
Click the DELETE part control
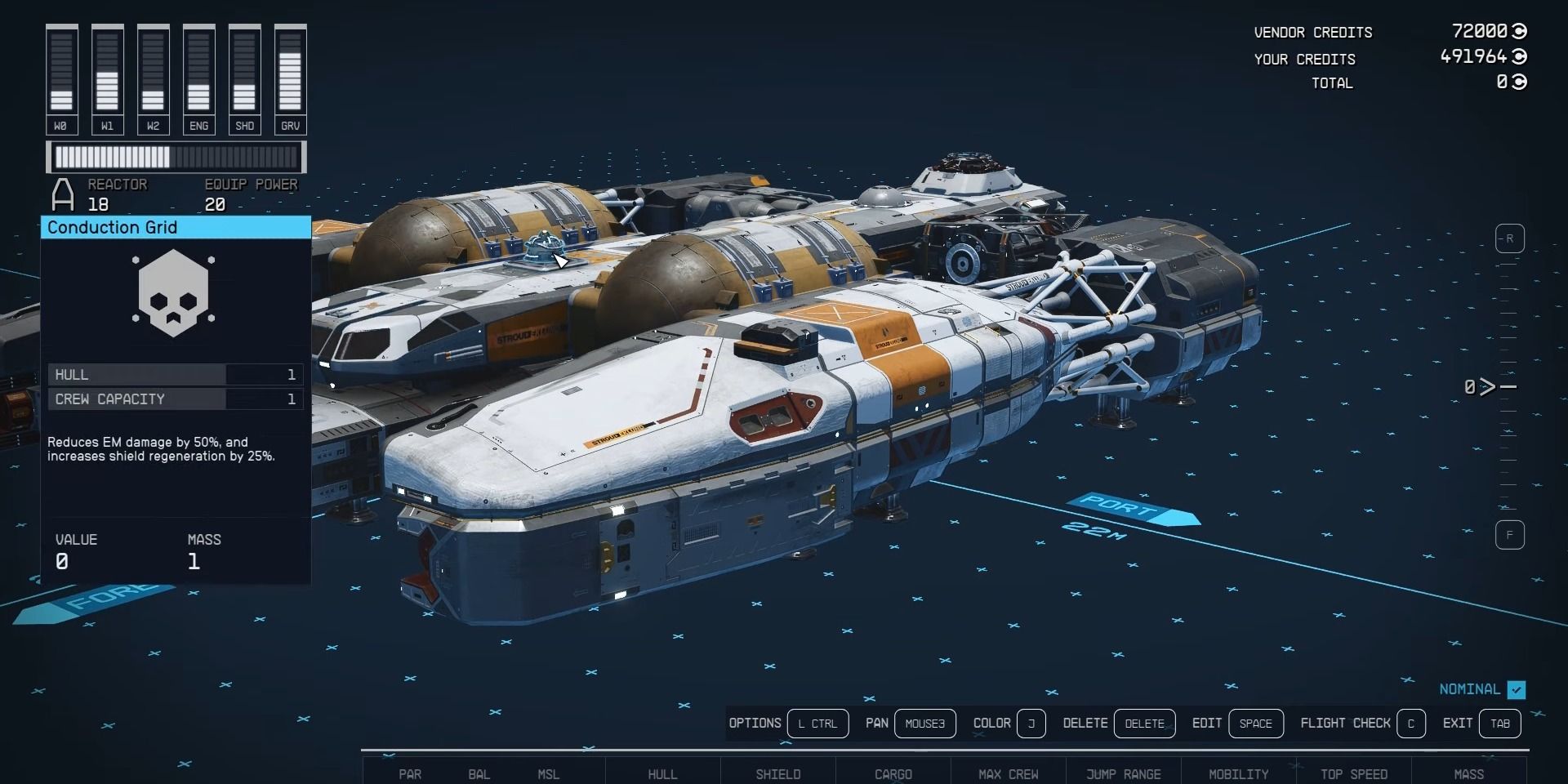(1145, 724)
